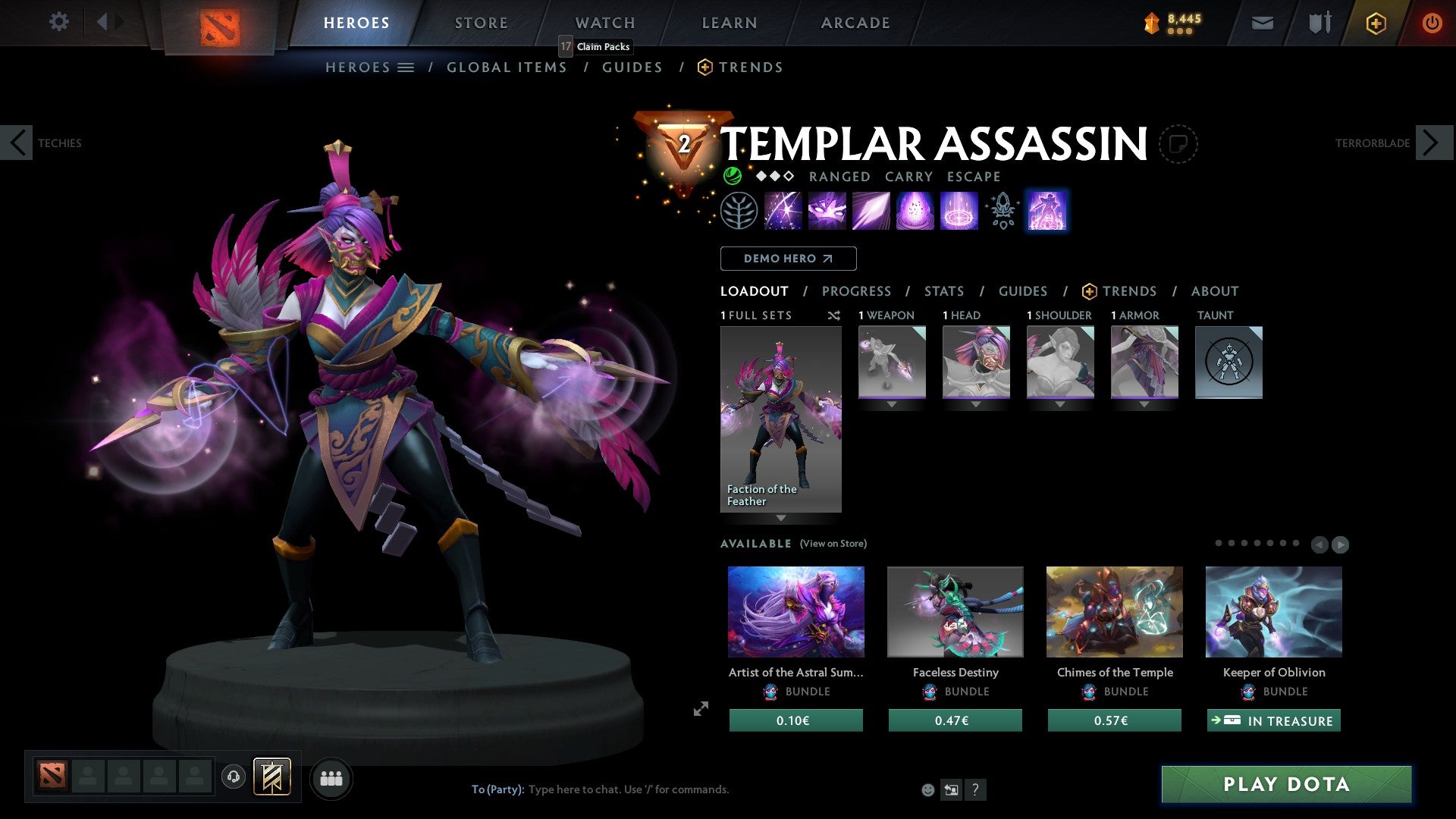
Task: Open the ARCADE menu item
Action: [x=855, y=23]
